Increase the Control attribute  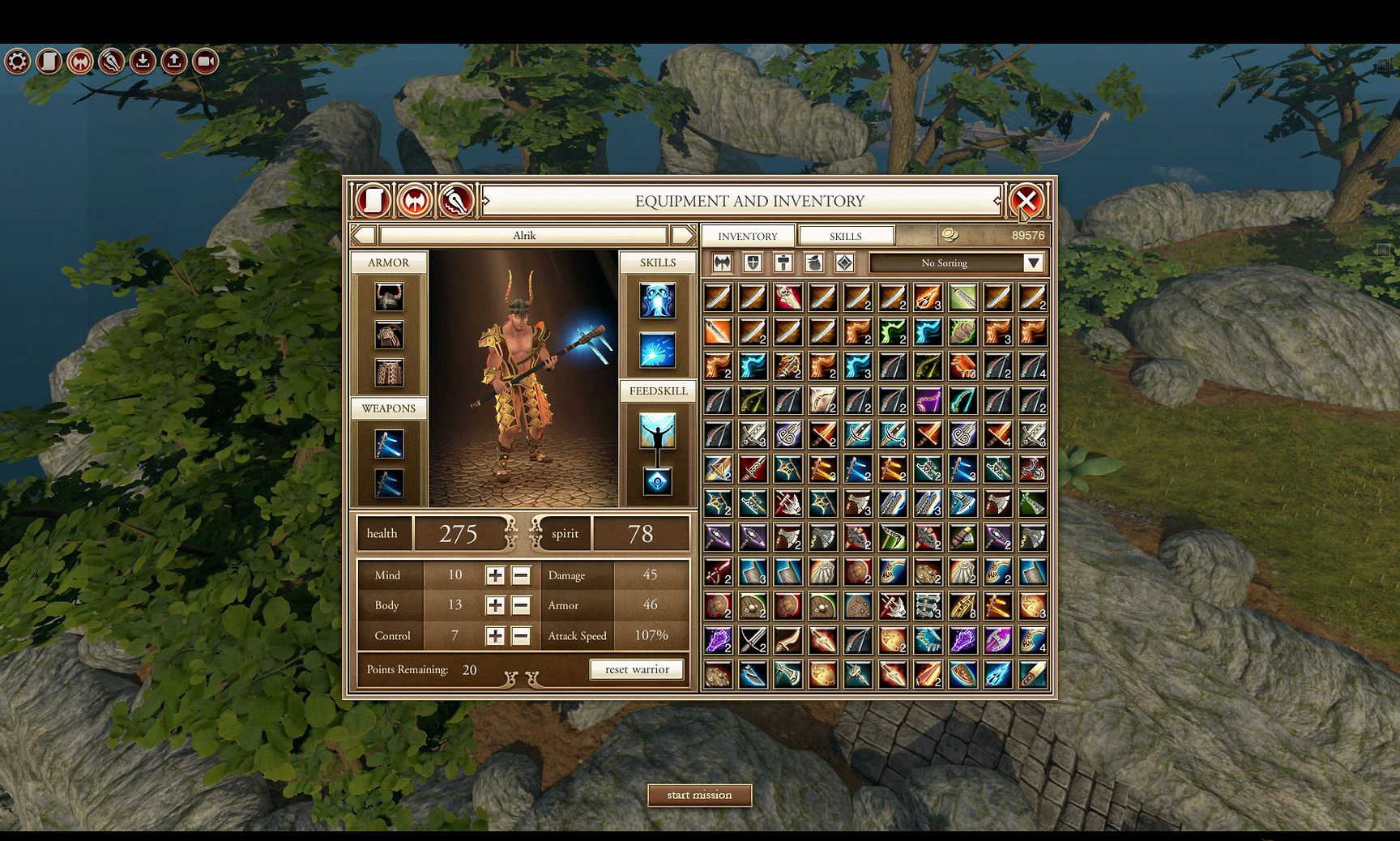(x=495, y=636)
